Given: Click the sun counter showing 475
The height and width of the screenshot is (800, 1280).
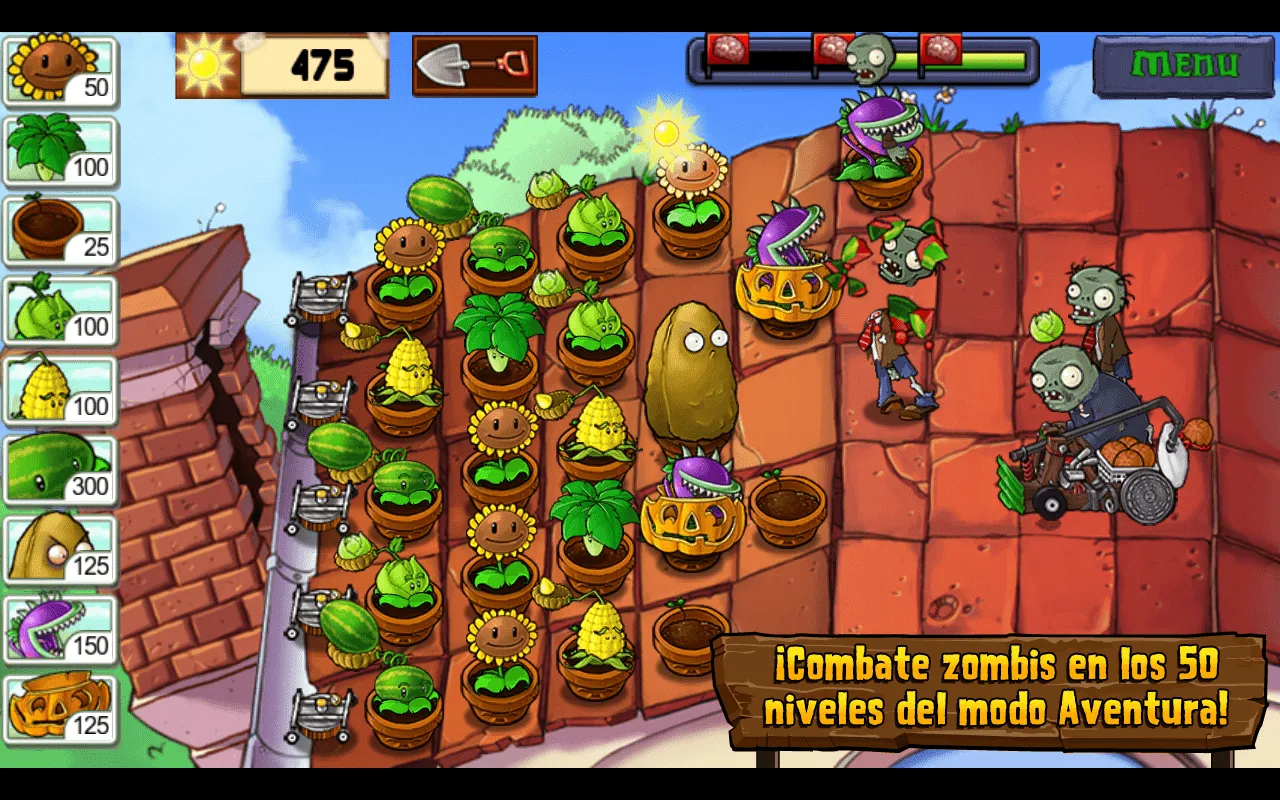Looking at the screenshot, I should click(283, 63).
